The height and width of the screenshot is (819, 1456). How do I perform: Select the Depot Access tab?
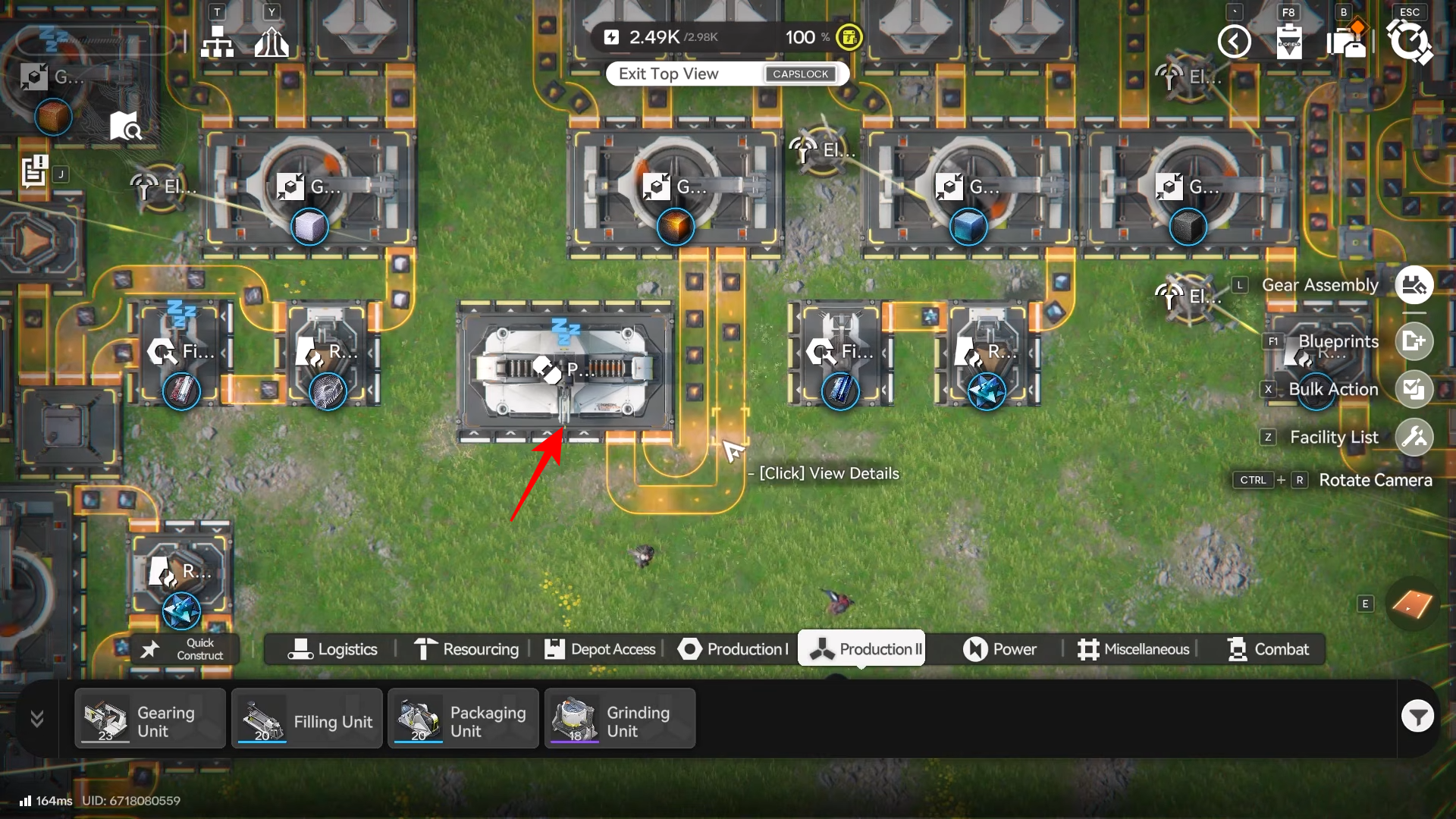coord(600,649)
